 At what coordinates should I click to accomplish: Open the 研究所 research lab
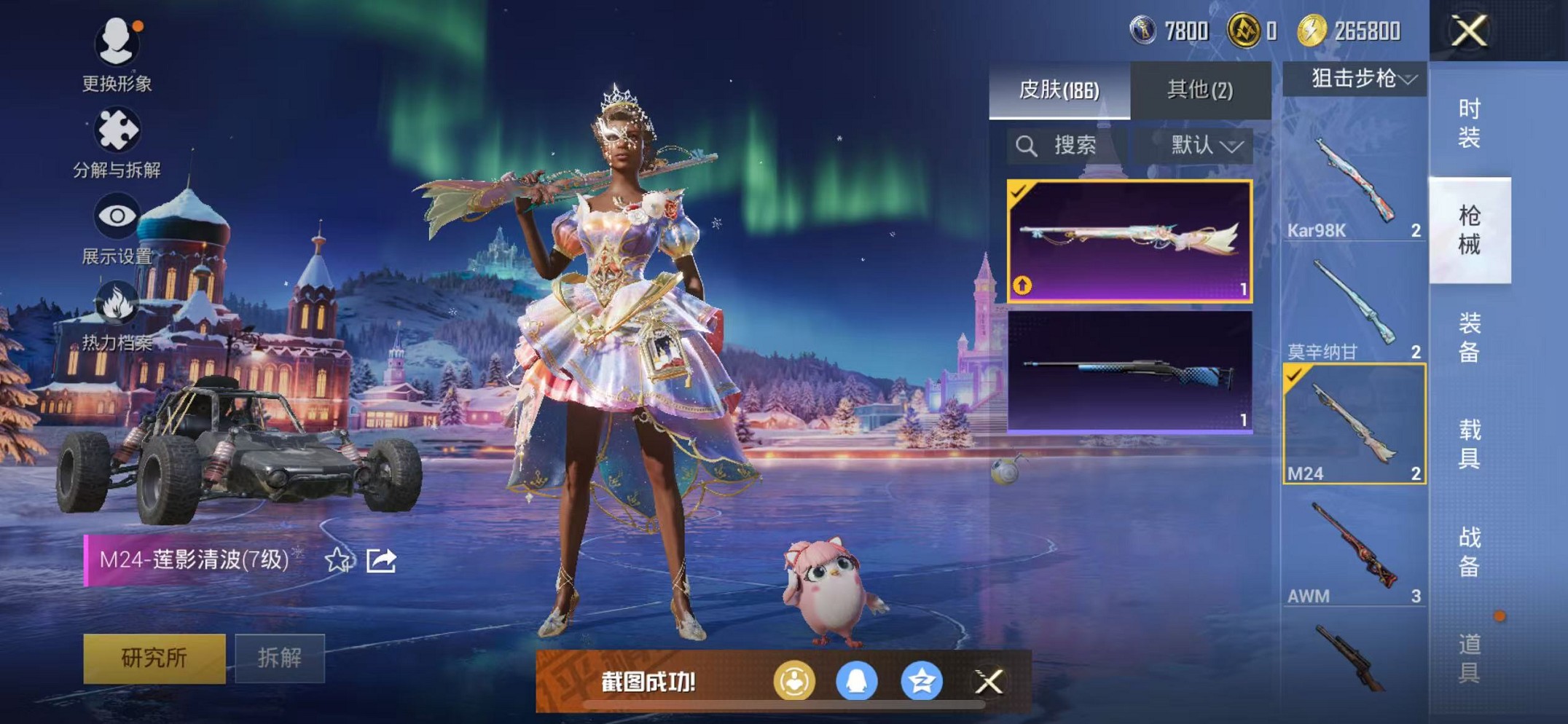[154, 658]
